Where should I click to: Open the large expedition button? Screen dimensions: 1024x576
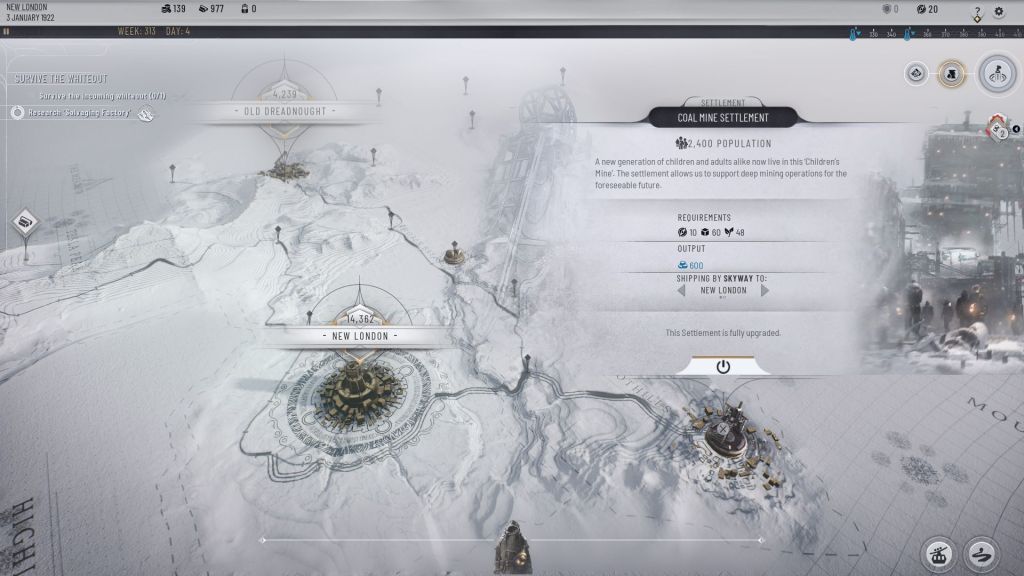pos(996,73)
